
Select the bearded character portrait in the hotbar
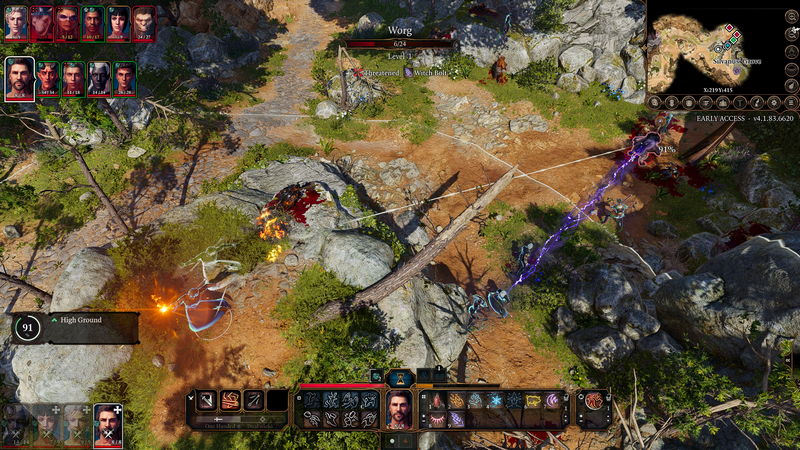[x=399, y=409]
